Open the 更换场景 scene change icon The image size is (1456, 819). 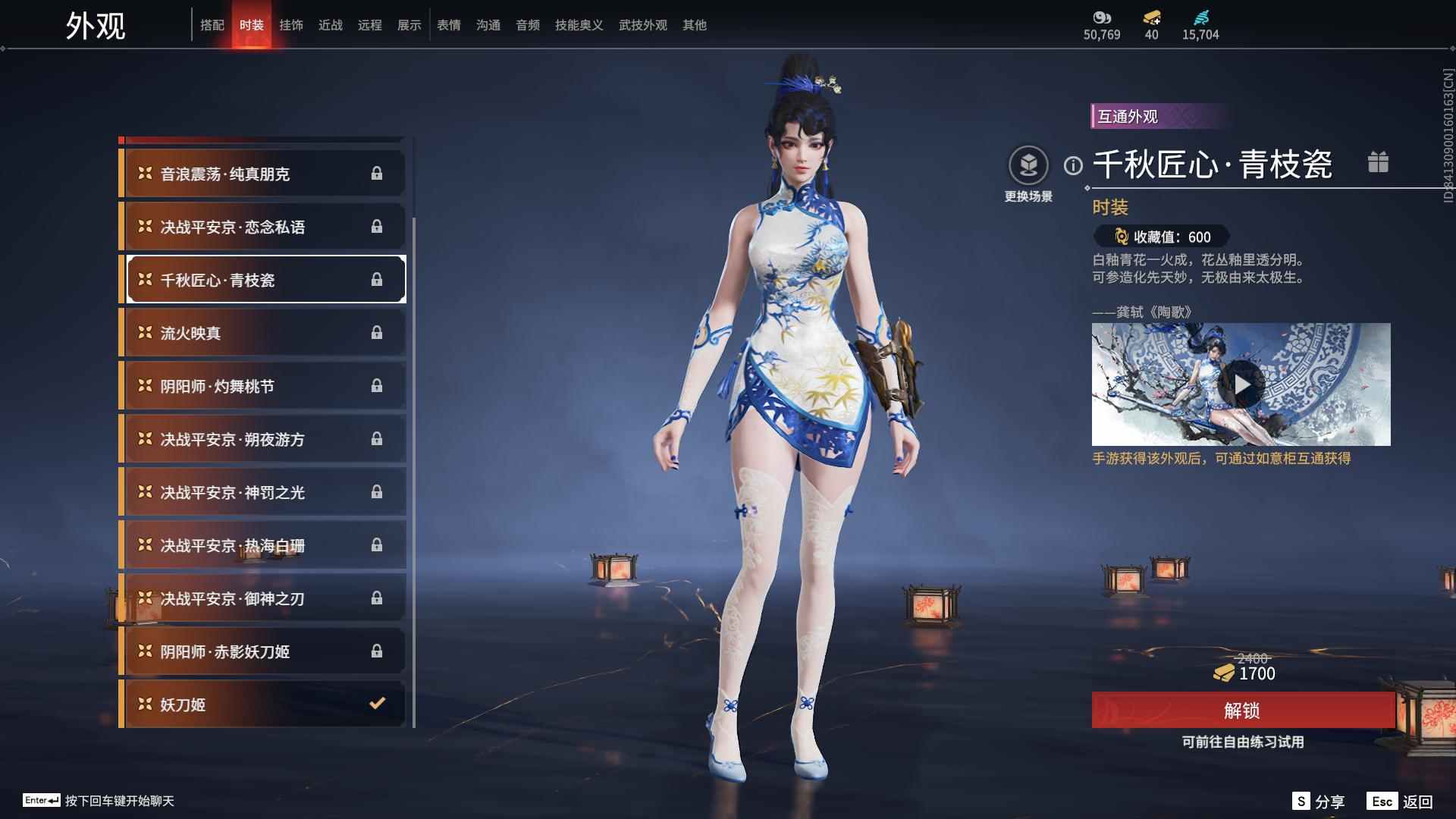pos(1028,162)
